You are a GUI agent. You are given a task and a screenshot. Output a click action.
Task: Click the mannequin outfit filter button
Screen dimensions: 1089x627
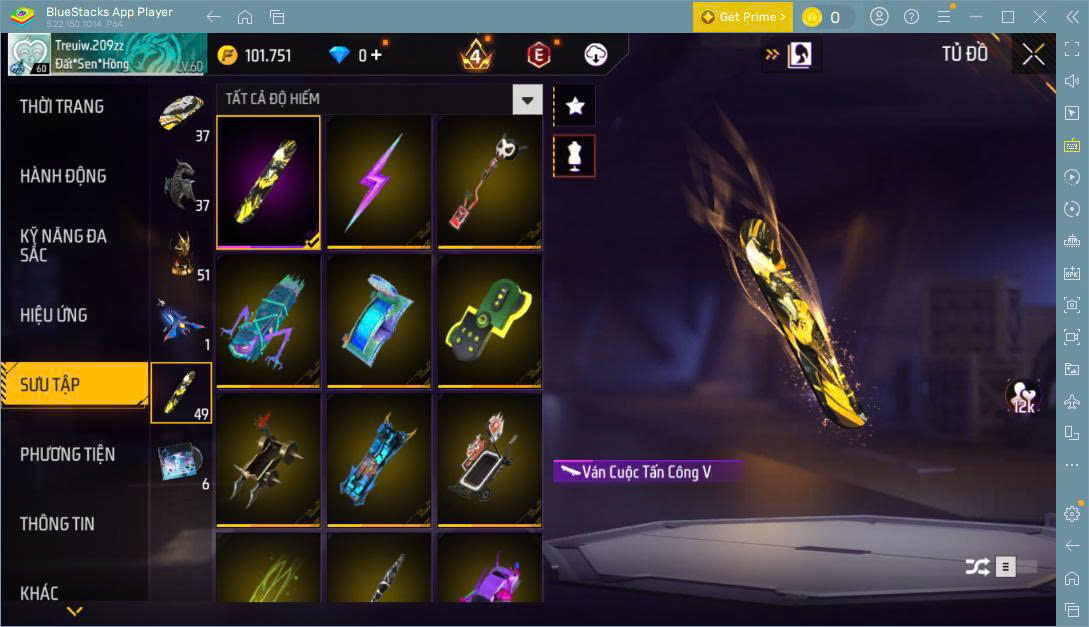[574, 156]
